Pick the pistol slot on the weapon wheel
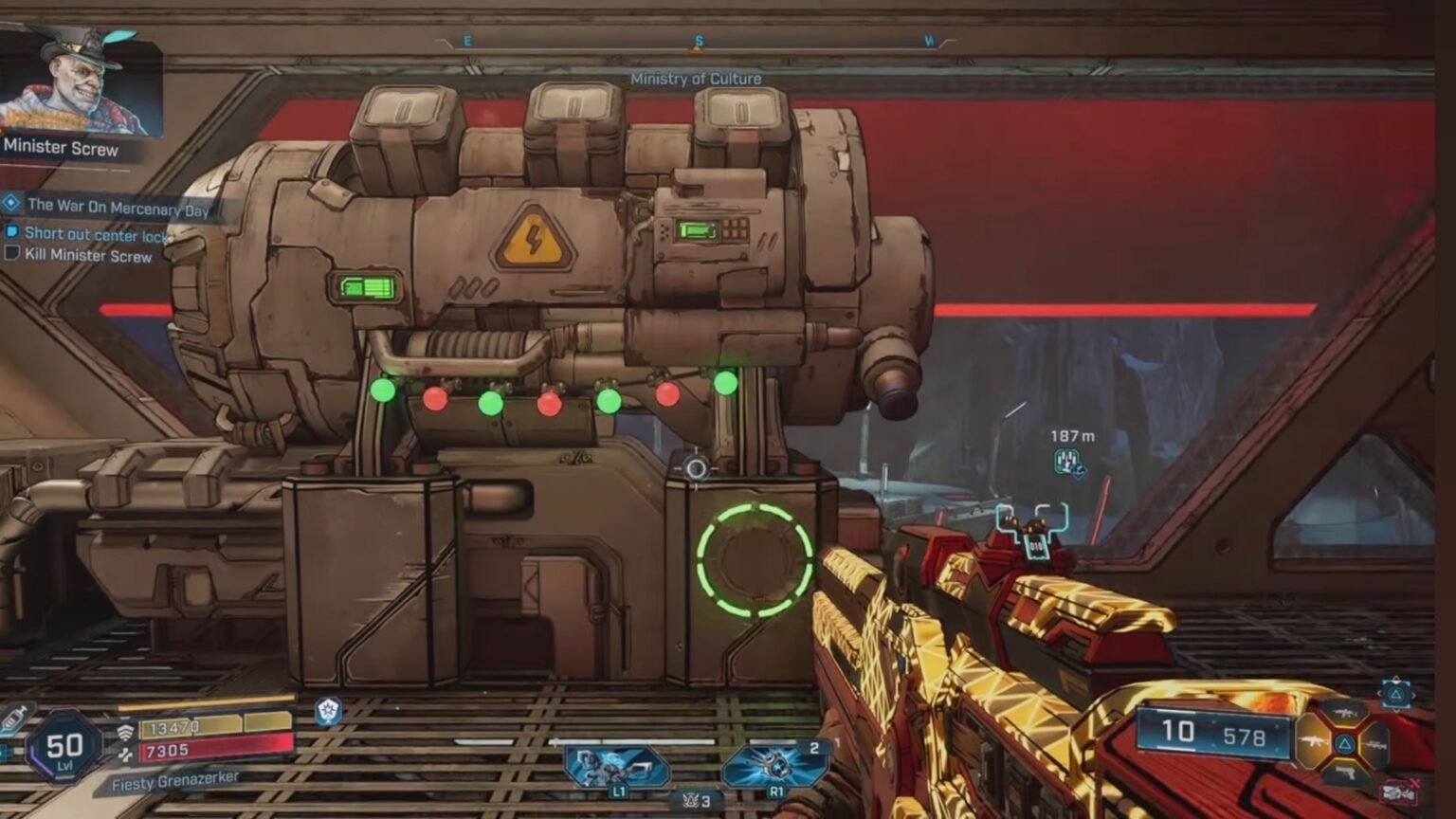 click(x=1346, y=774)
